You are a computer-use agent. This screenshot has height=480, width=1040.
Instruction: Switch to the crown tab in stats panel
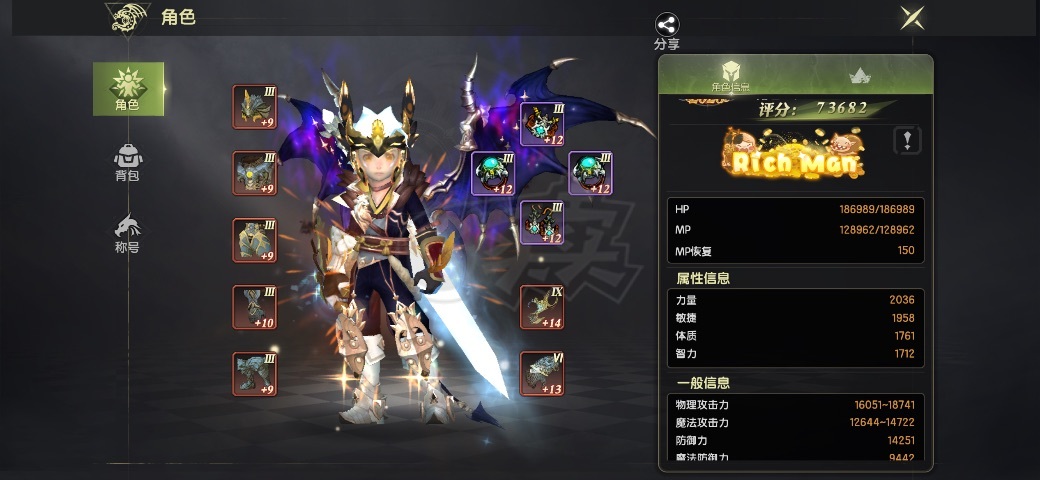pos(858,76)
